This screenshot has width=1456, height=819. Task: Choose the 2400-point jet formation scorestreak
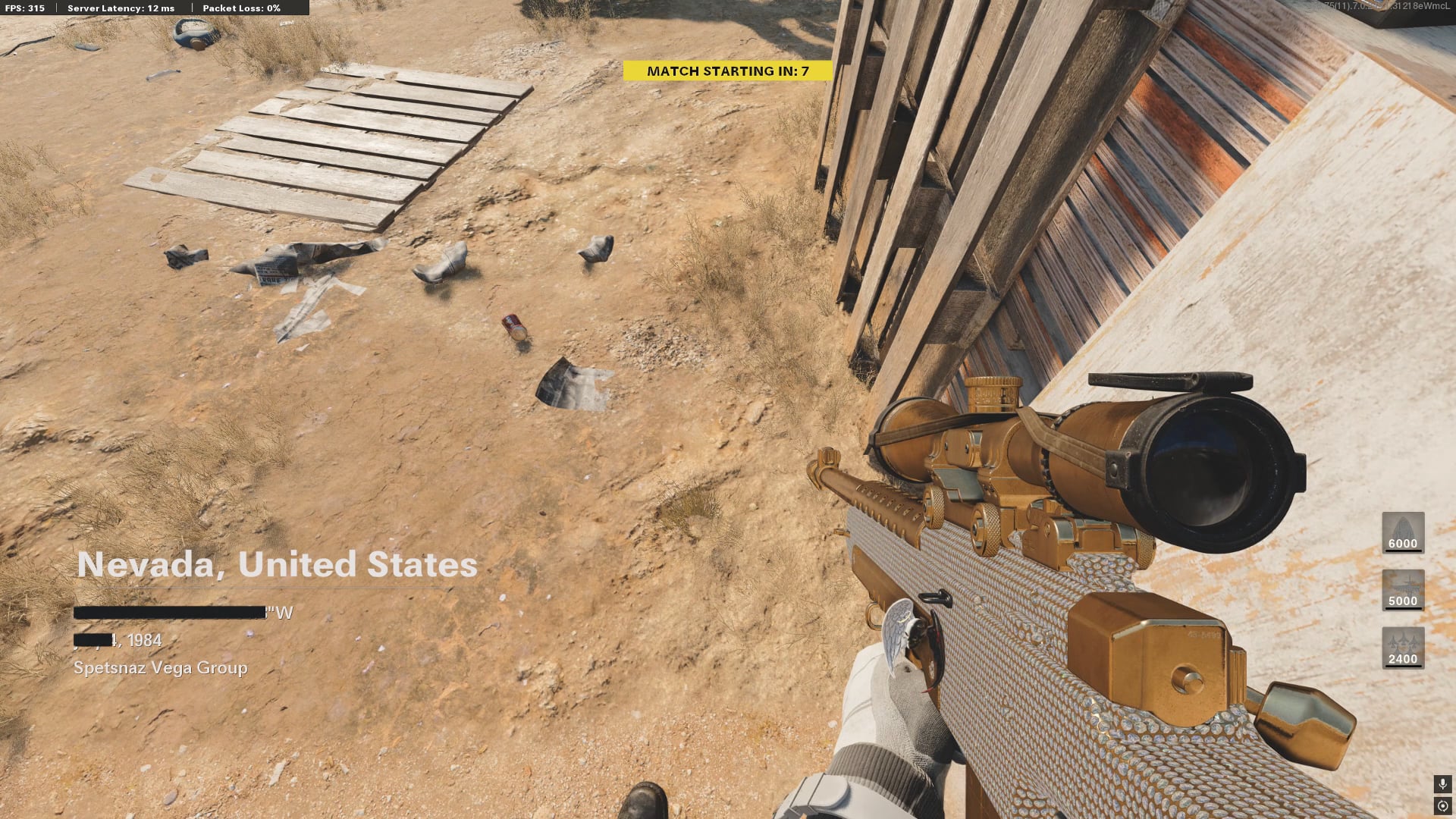1402,647
